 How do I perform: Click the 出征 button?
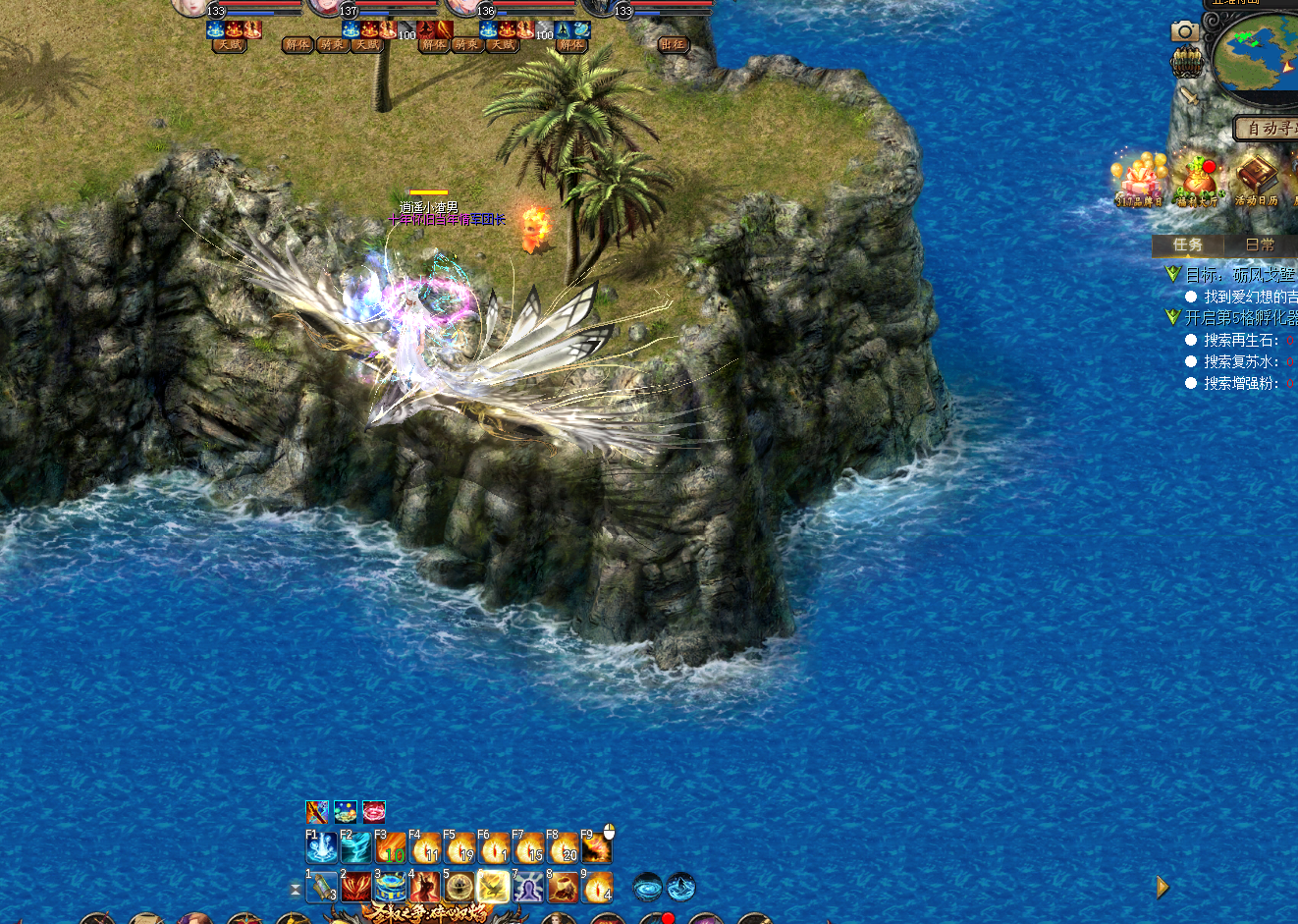click(673, 44)
